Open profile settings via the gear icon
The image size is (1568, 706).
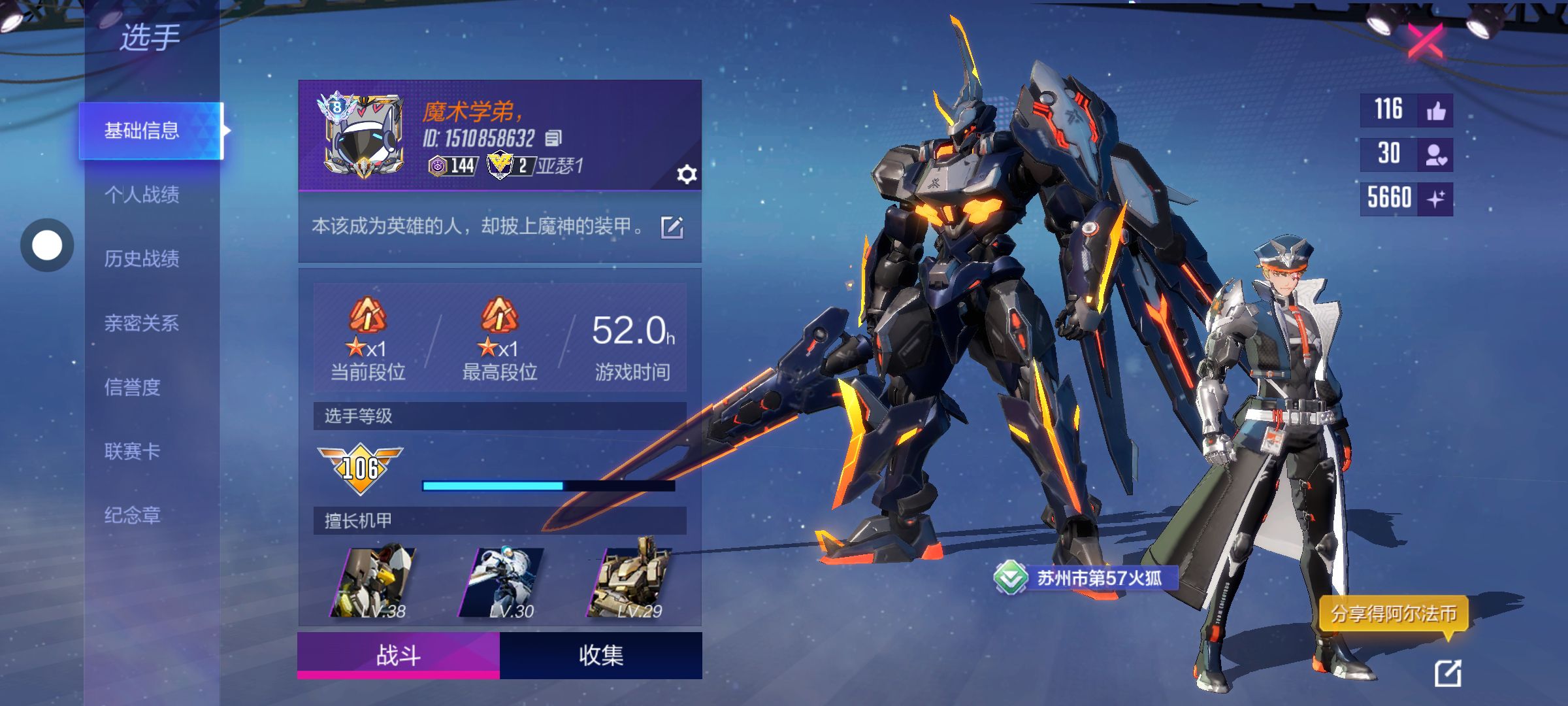click(686, 175)
